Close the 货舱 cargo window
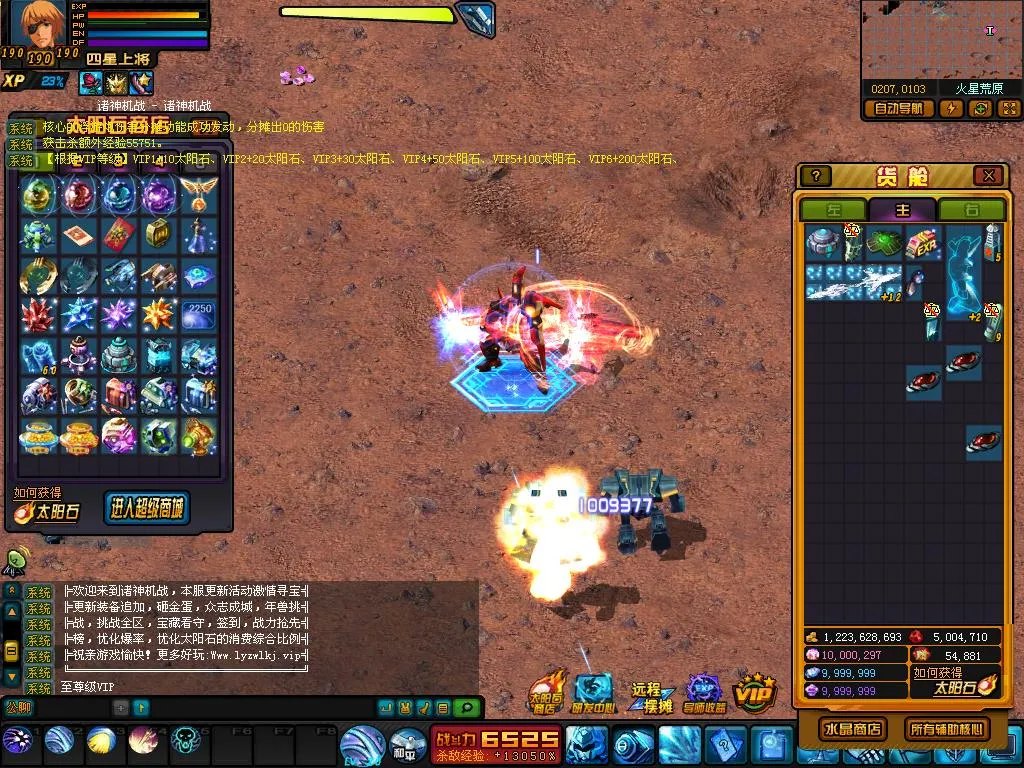The width and height of the screenshot is (1024, 768). [988, 176]
